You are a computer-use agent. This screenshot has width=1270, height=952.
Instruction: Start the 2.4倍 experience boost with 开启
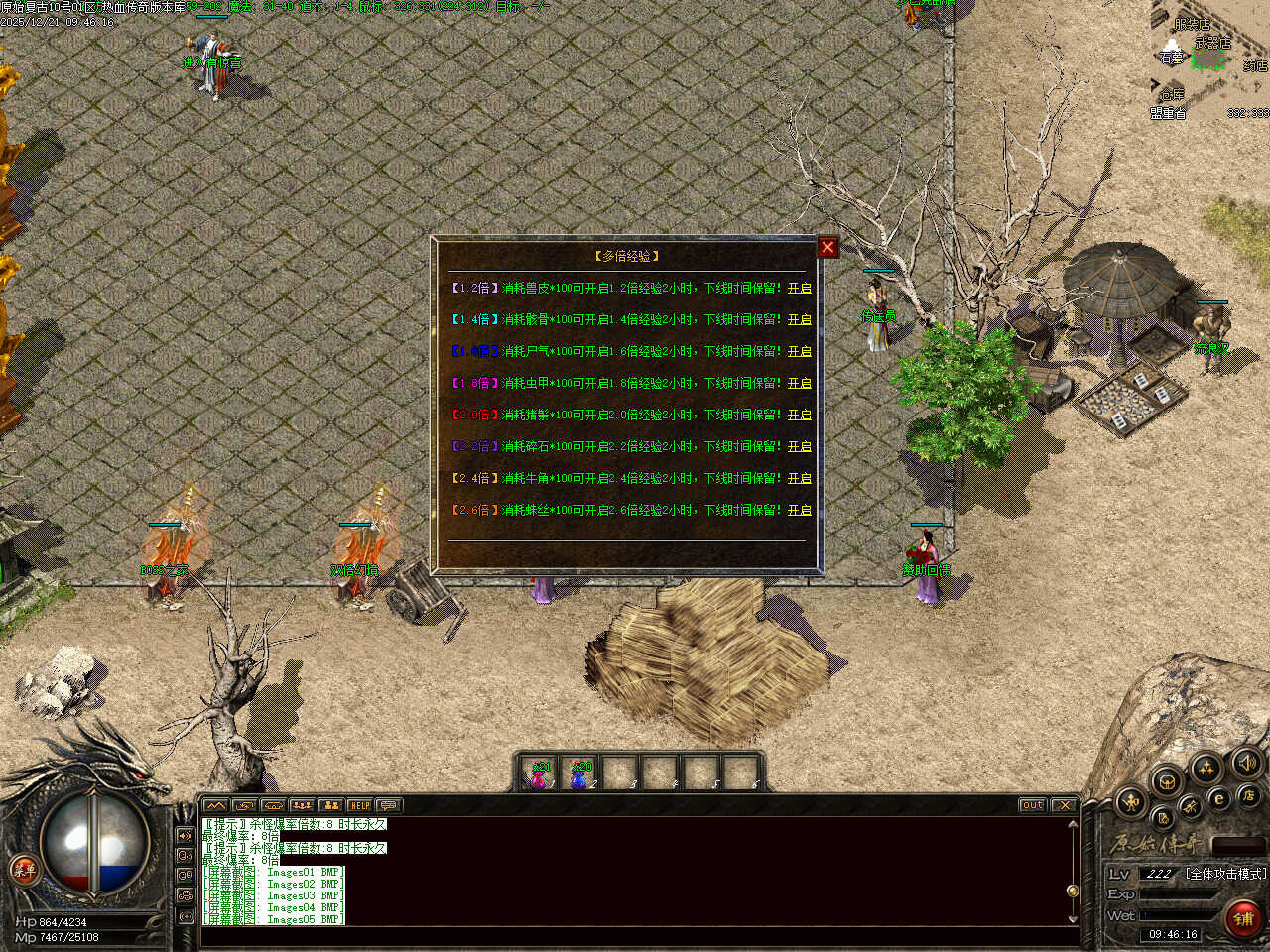pos(799,478)
